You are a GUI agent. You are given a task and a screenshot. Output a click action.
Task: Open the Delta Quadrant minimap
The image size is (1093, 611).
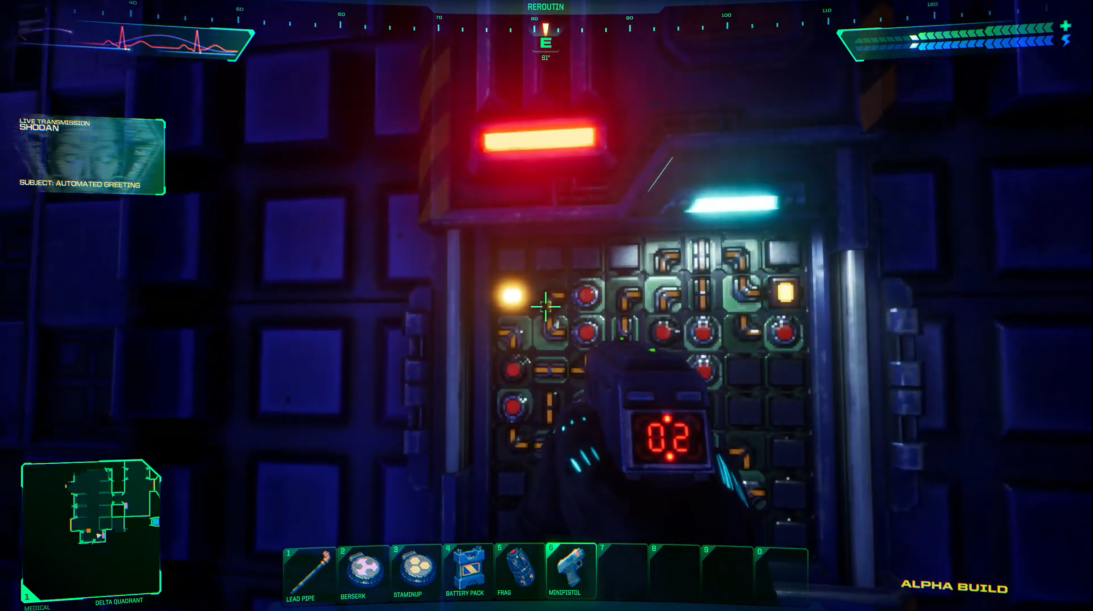click(x=90, y=528)
